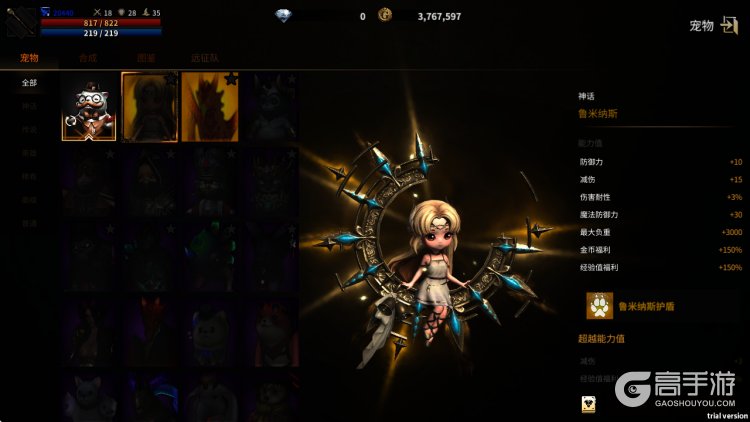Click the 鲁米纳斯护盾 paw skill icon
The image size is (750, 422).
[x=600, y=305]
